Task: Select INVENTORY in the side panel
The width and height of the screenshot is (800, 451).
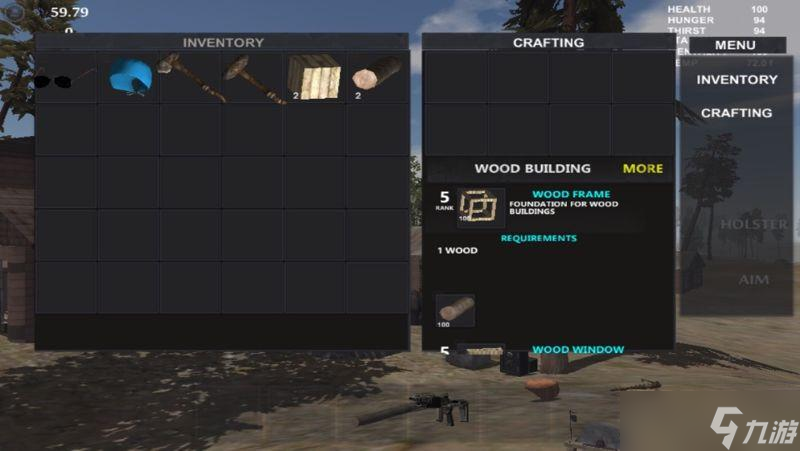Action: 737,80
